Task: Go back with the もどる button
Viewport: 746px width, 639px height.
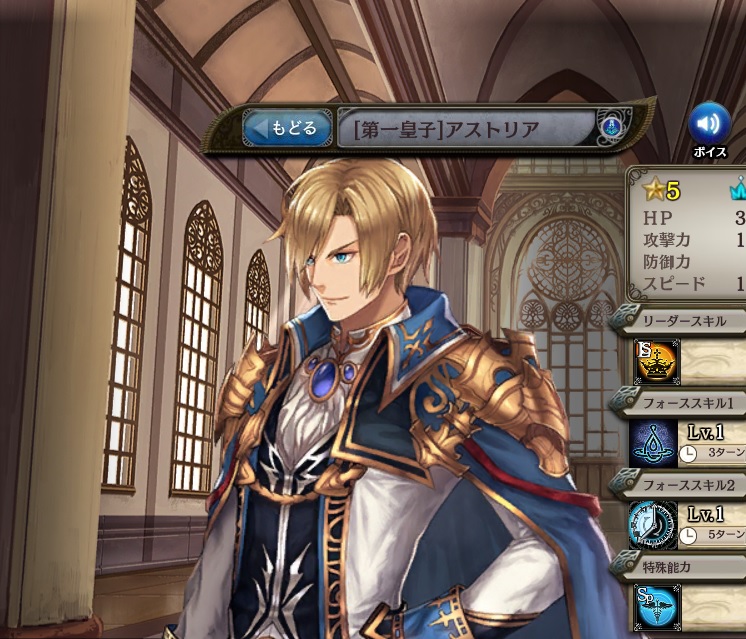Action: 287,128
